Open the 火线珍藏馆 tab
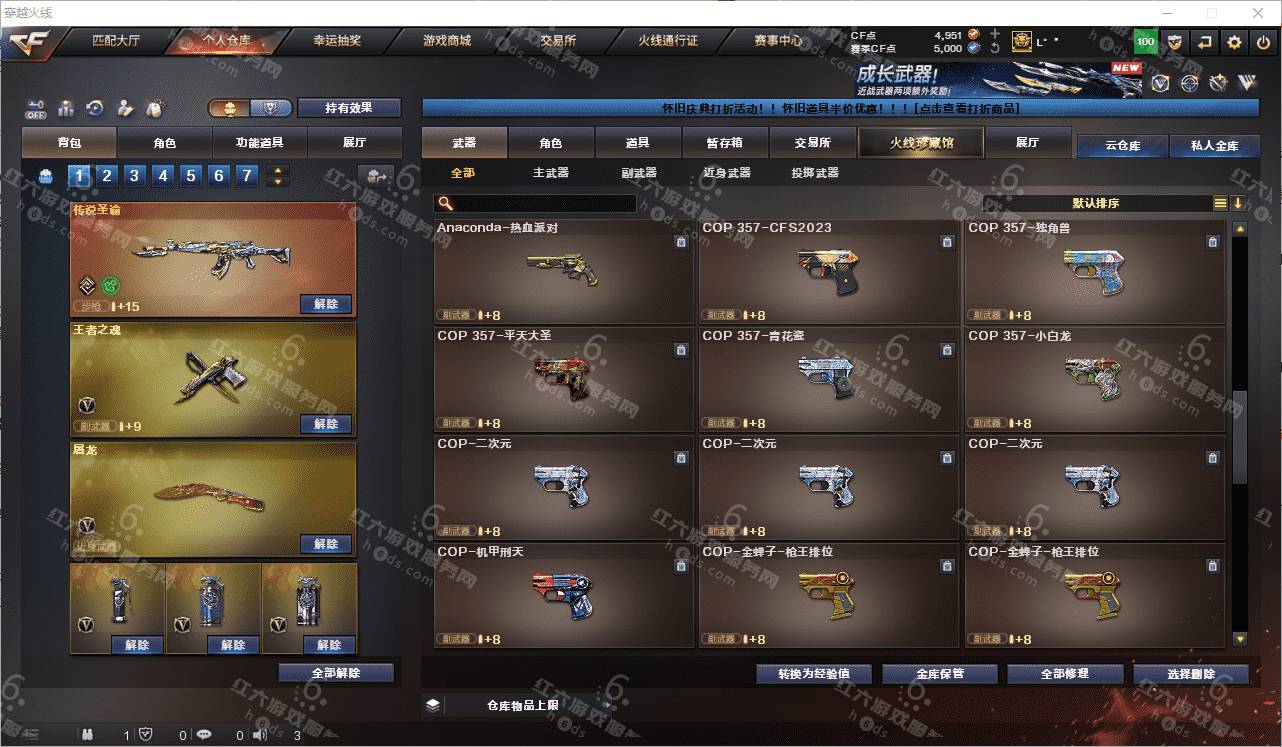The height and width of the screenshot is (747, 1282). tap(921, 143)
